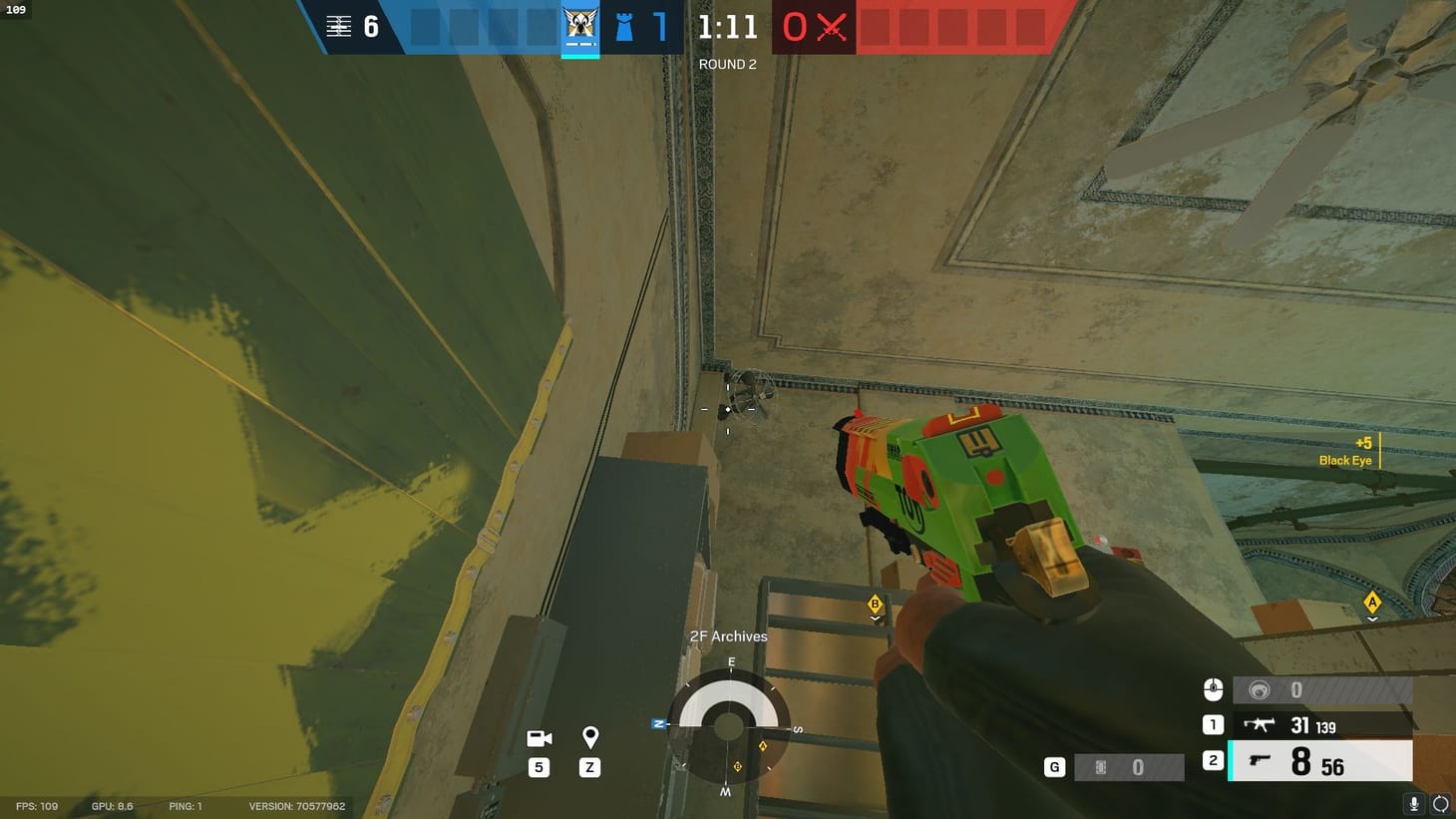This screenshot has height=819, width=1456.
Task: Click the 2F Archives location label
Action: [x=728, y=635]
